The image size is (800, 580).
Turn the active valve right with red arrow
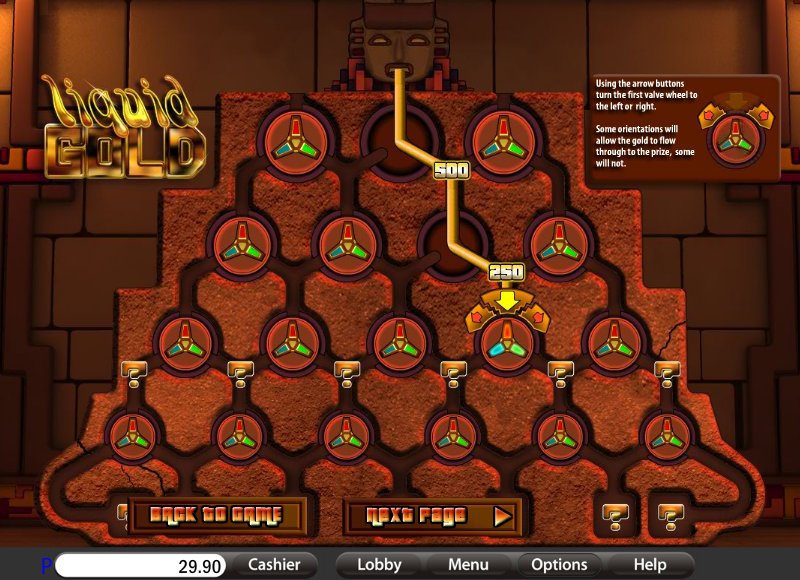point(537,317)
